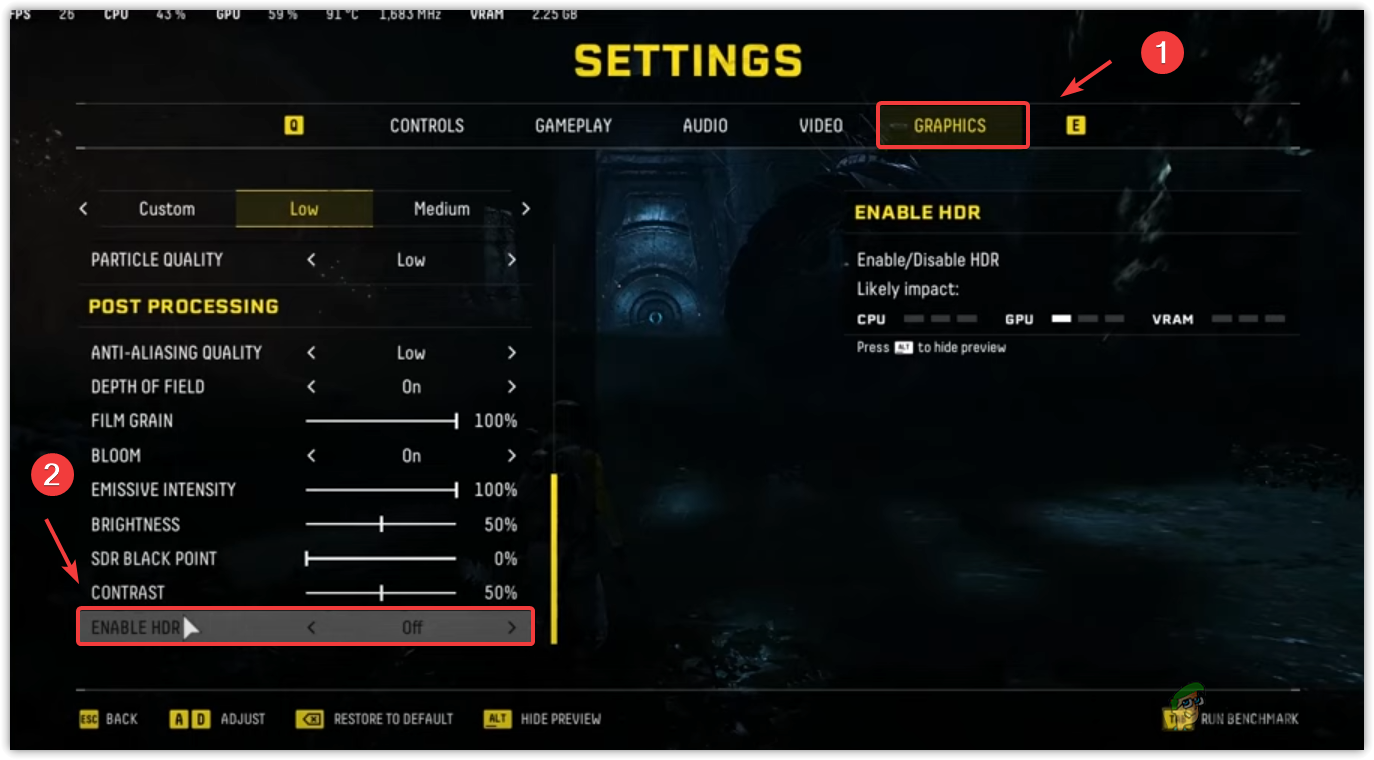Lower Anti-Aliasing Quality with left arrow

coord(311,353)
